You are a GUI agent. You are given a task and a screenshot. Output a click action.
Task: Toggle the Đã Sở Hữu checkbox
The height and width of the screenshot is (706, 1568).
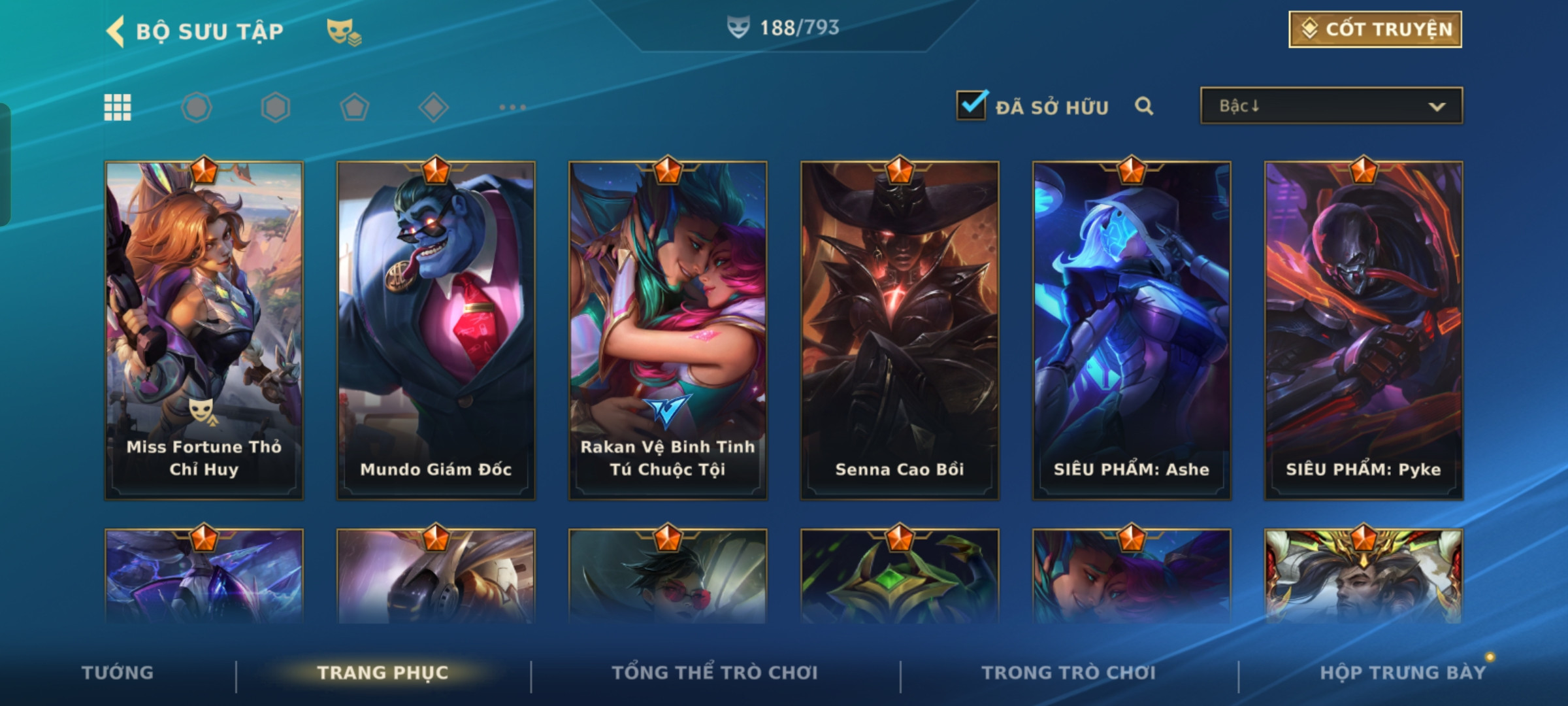[x=972, y=105]
